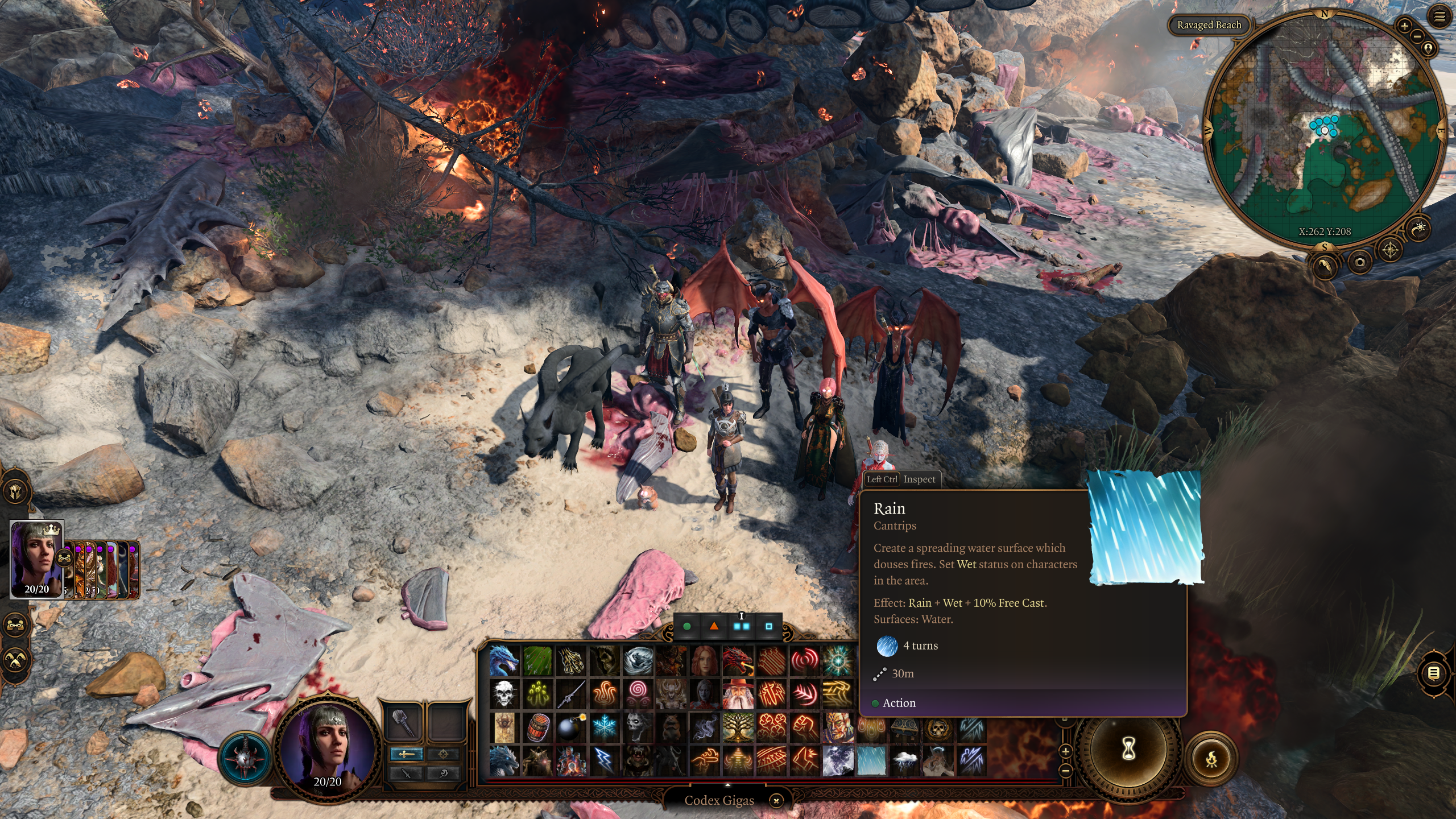
Task: End turn with the hourglass button
Action: (x=1128, y=749)
